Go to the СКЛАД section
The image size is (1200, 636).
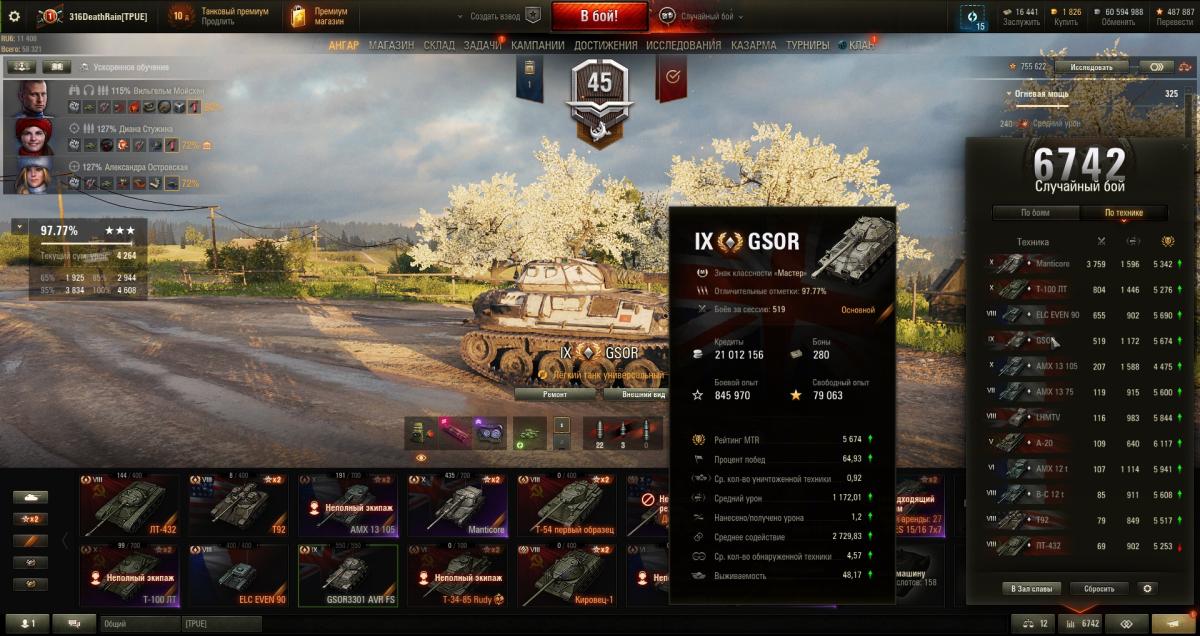tap(439, 45)
